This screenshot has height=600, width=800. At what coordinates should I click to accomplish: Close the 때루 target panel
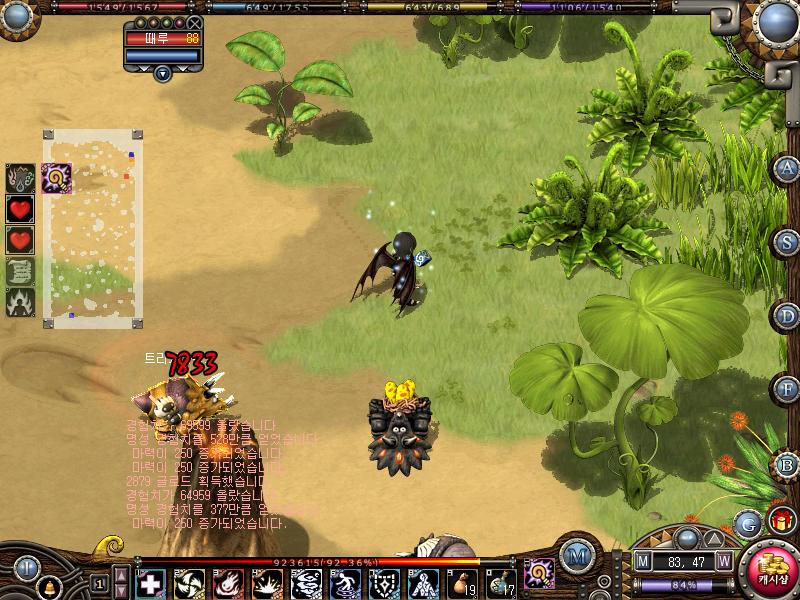point(194,22)
